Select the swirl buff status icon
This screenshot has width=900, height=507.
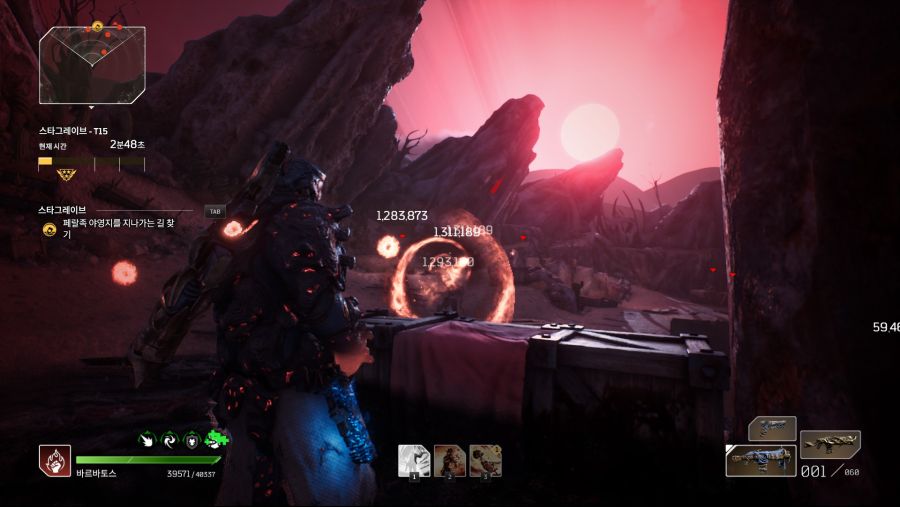point(168,439)
